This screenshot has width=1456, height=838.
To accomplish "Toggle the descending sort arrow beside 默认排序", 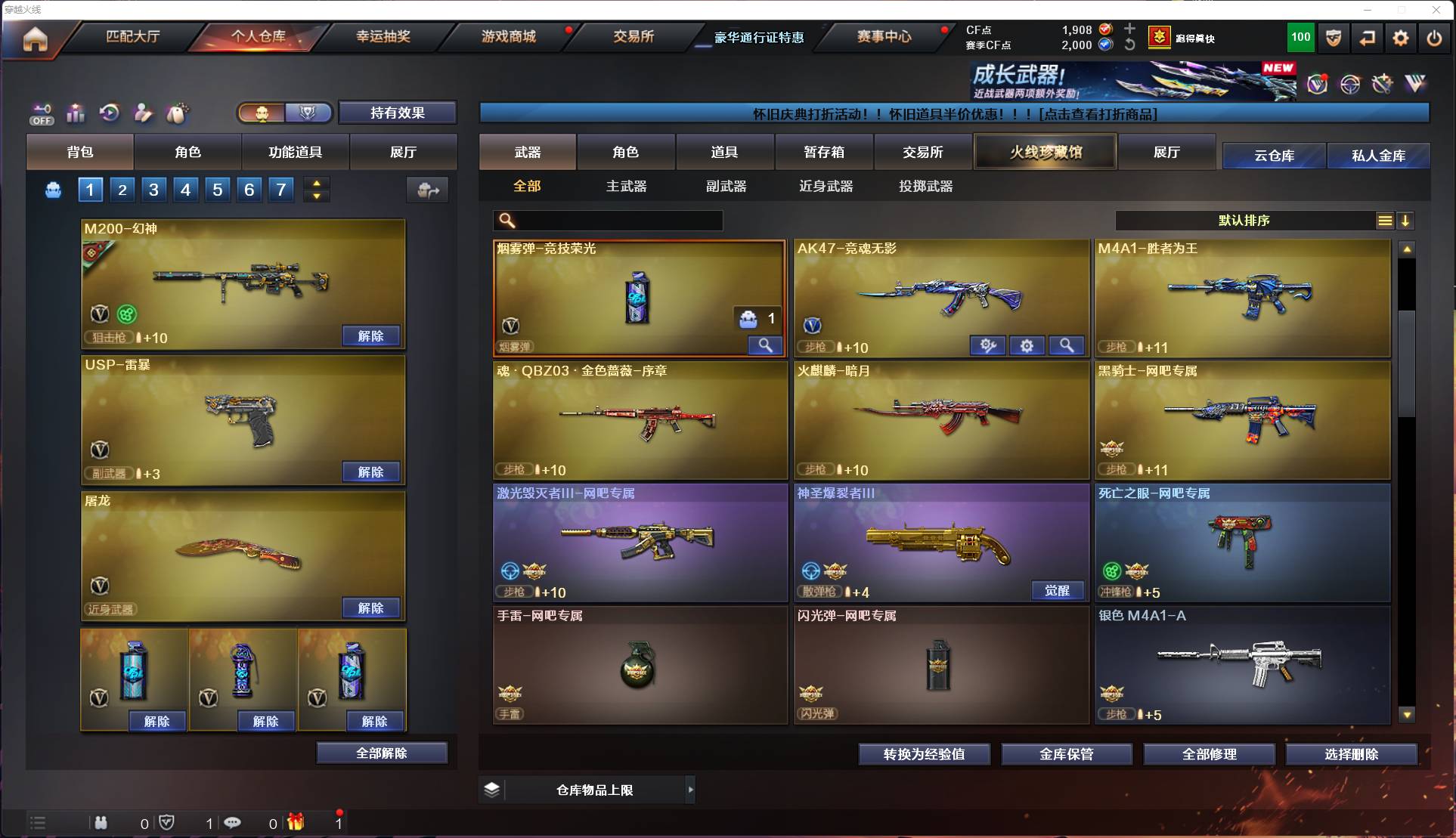I will click(x=1405, y=221).
